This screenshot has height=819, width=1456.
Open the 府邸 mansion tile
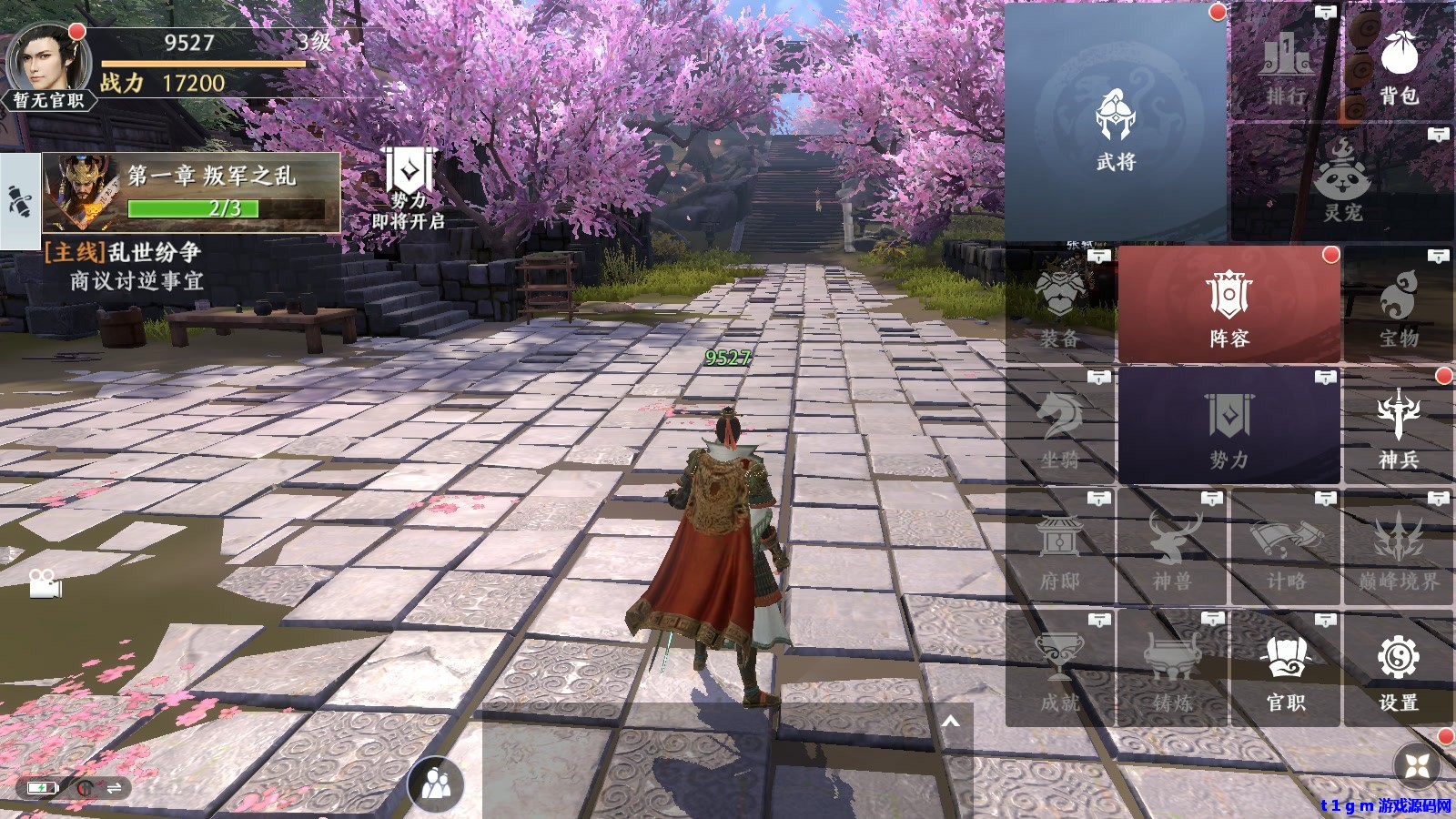[x=1060, y=548]
